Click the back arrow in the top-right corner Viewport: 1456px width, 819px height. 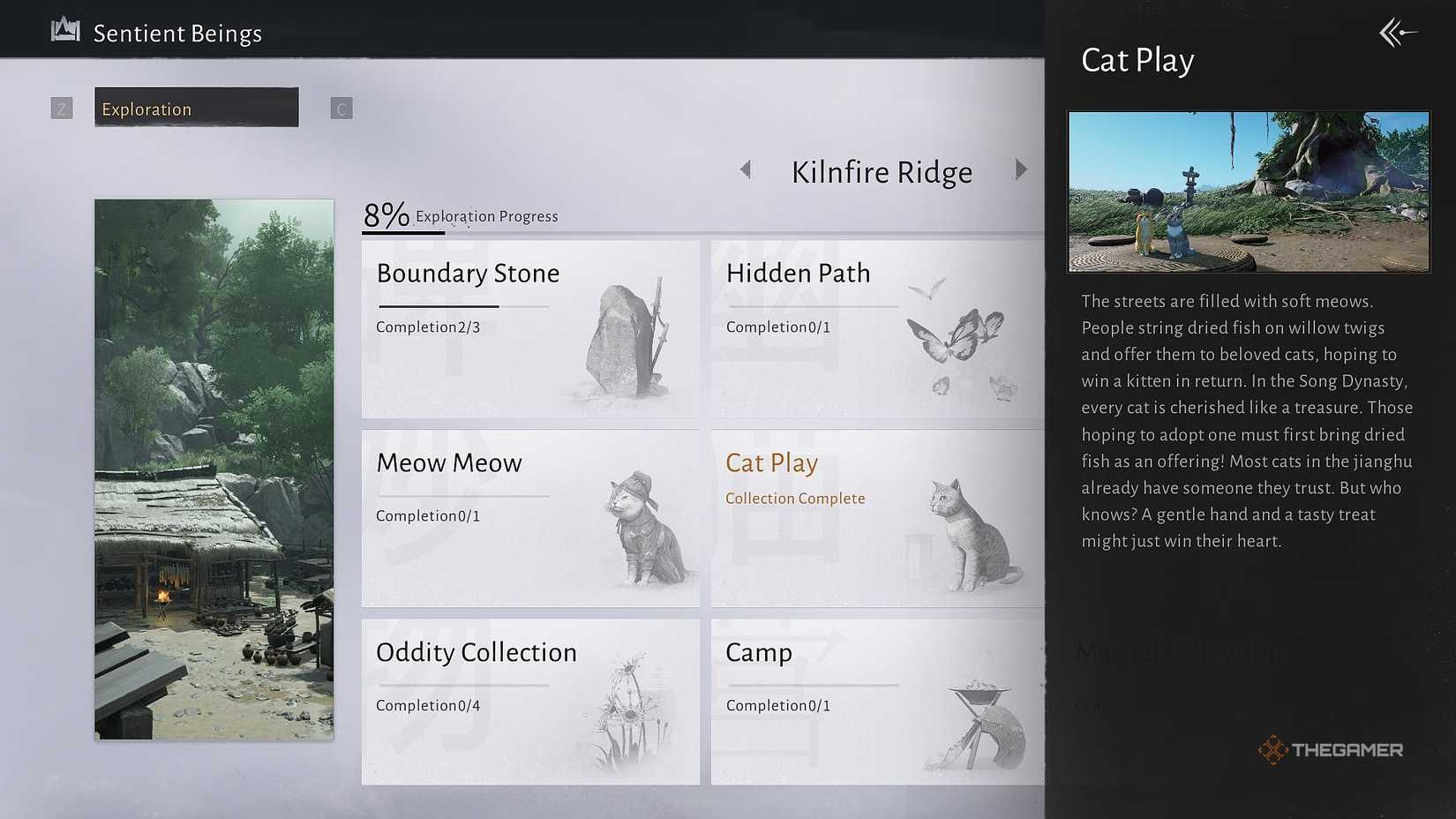pyautogui.click(x=1398, y=32)
